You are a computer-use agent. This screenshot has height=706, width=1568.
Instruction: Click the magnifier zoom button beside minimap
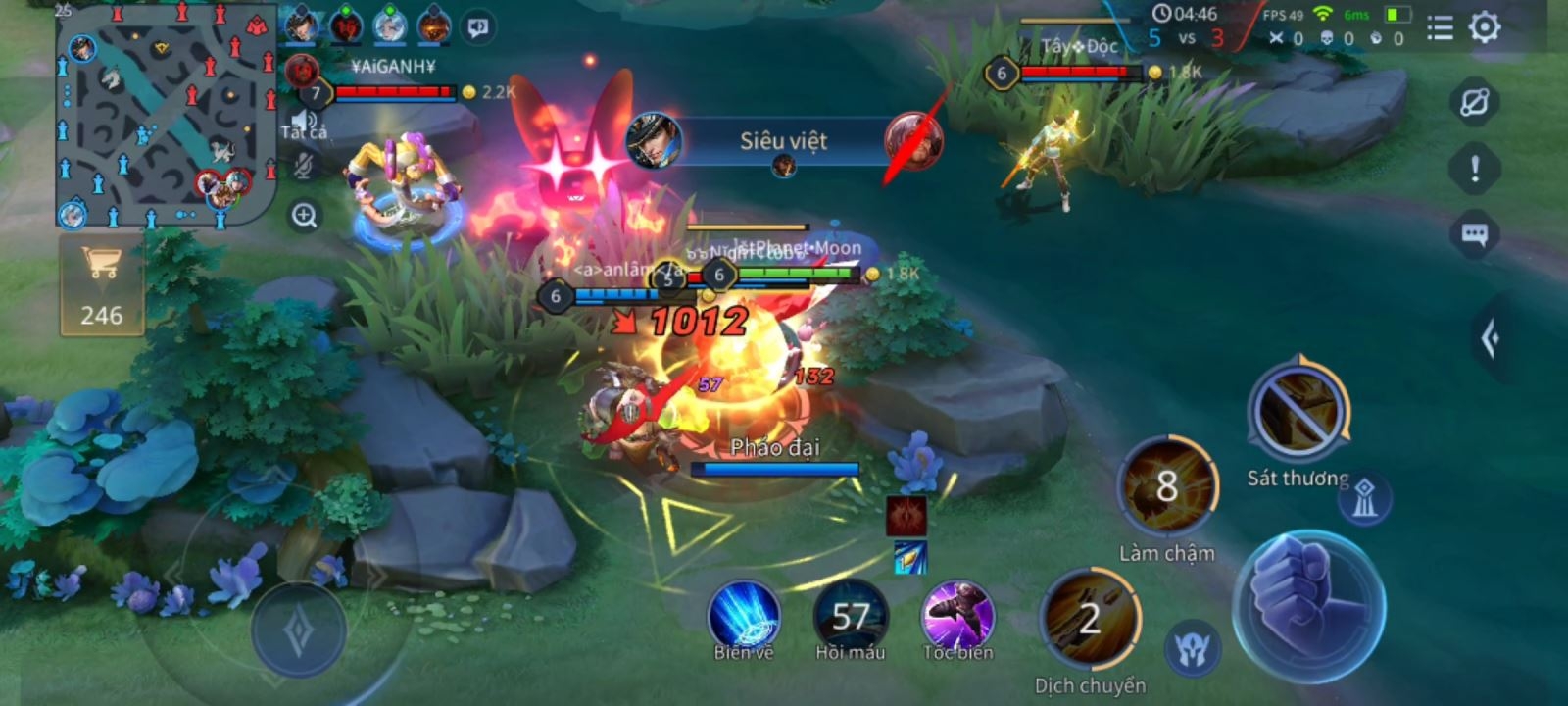click(x=305, y=216)
